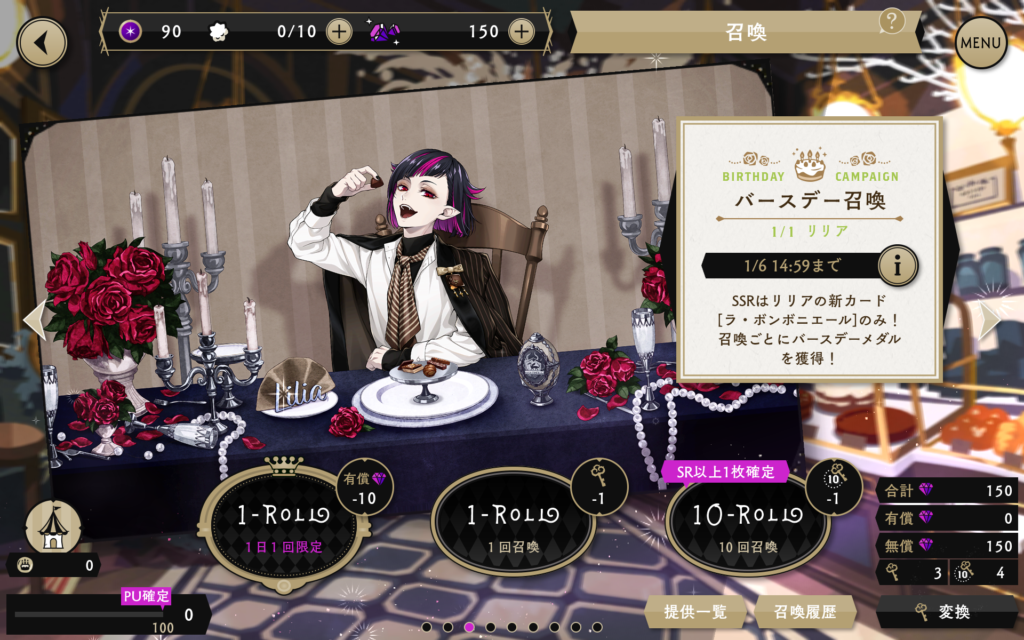Add stamina with the 0/10 plus button

340,31
